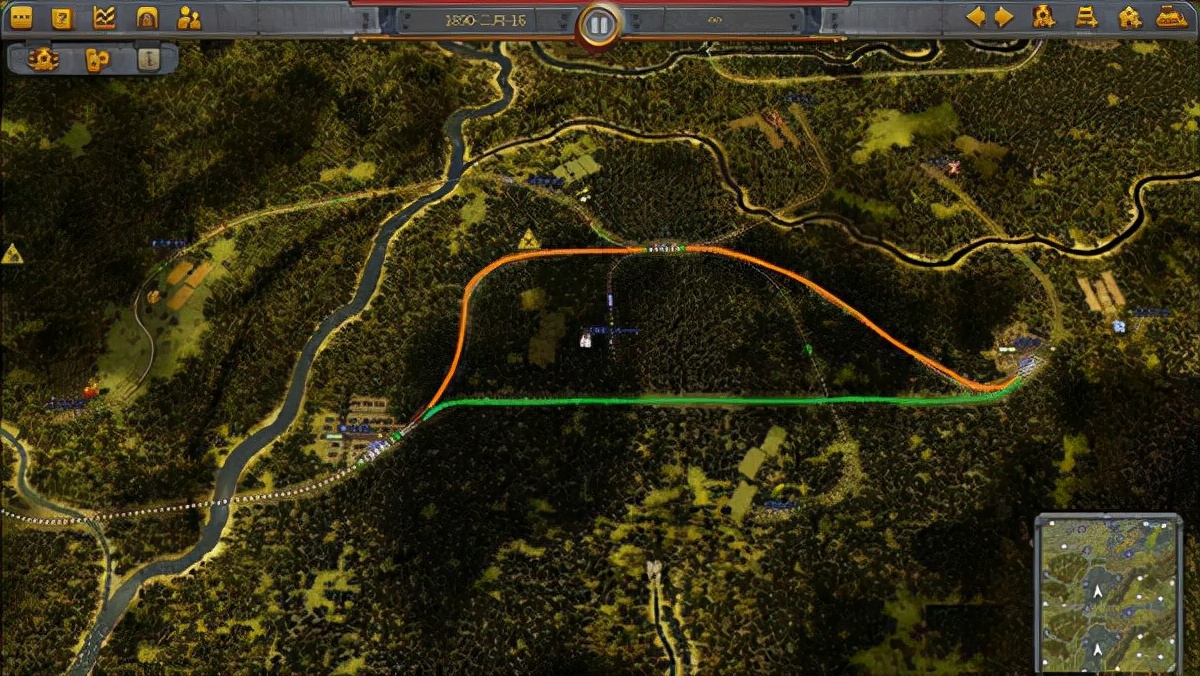This screenshot has width=1200, height=676.
Task: Click the right-pointing diamond arrow
Action: point(1004,17)
